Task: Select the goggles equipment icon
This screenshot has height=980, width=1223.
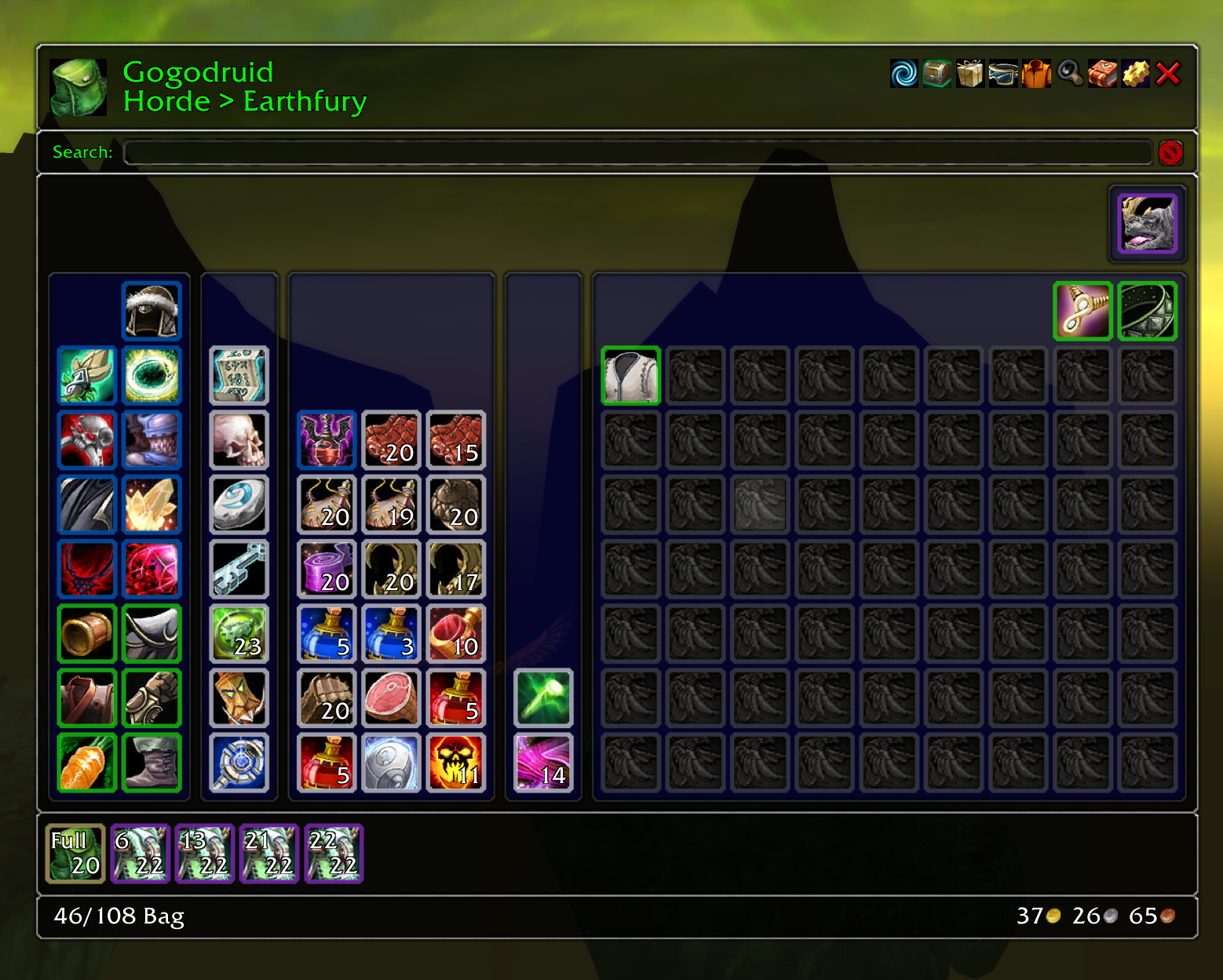Action: tap(1002, 74)
